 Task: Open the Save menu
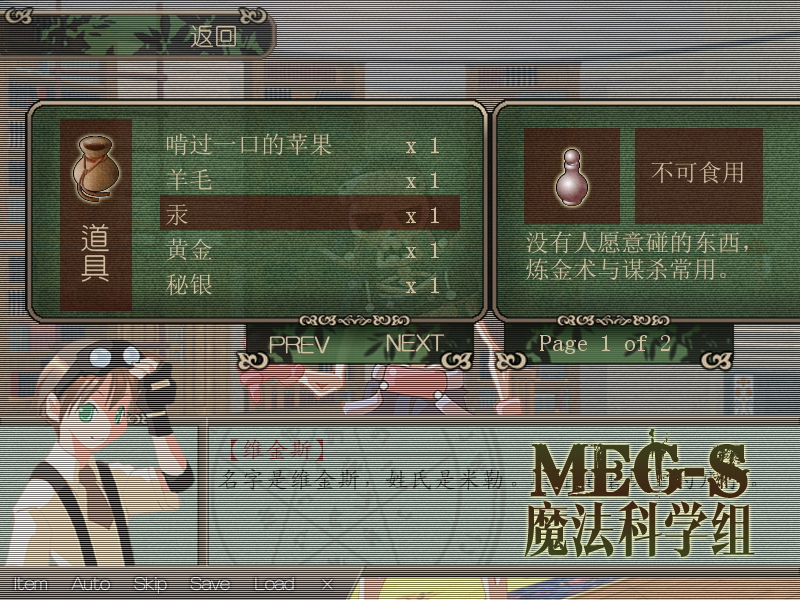(209, 584)
